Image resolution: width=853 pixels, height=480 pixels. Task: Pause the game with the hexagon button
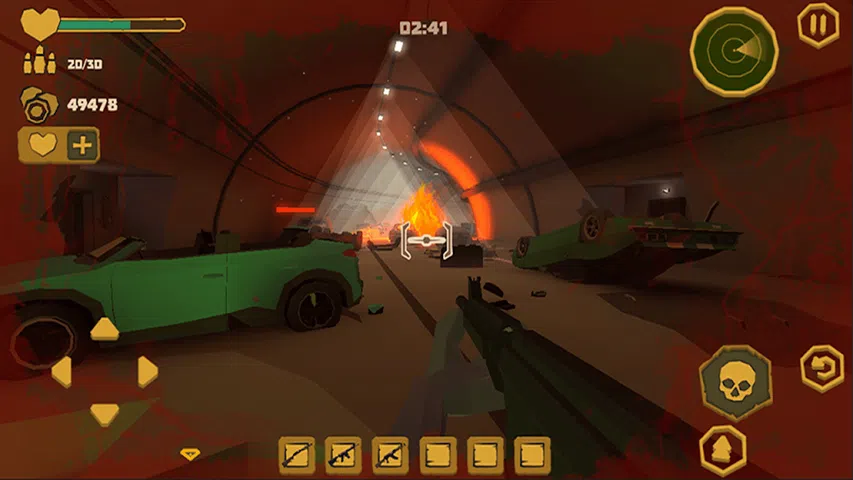(817, 25)
